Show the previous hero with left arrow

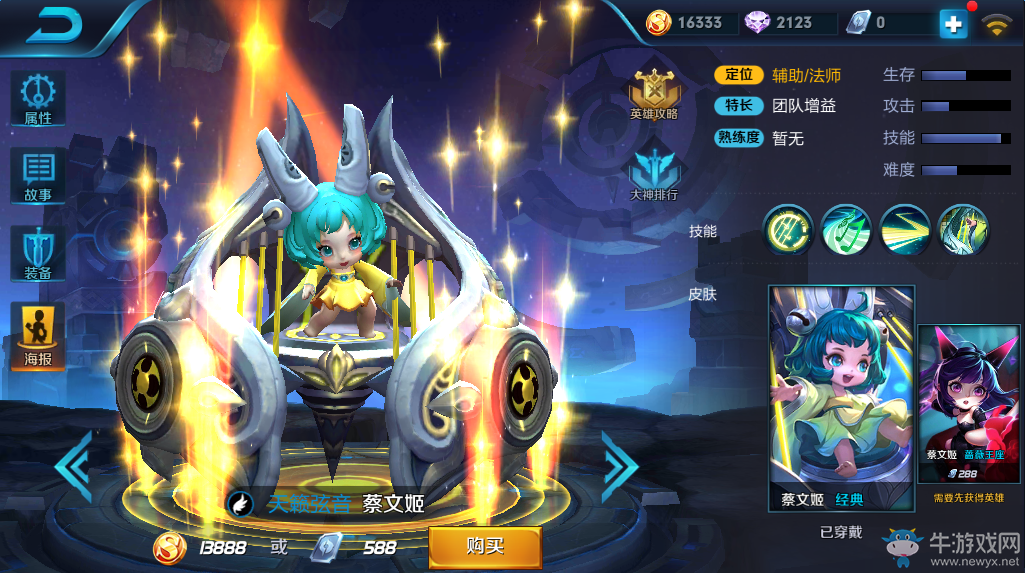pos(74,466)
